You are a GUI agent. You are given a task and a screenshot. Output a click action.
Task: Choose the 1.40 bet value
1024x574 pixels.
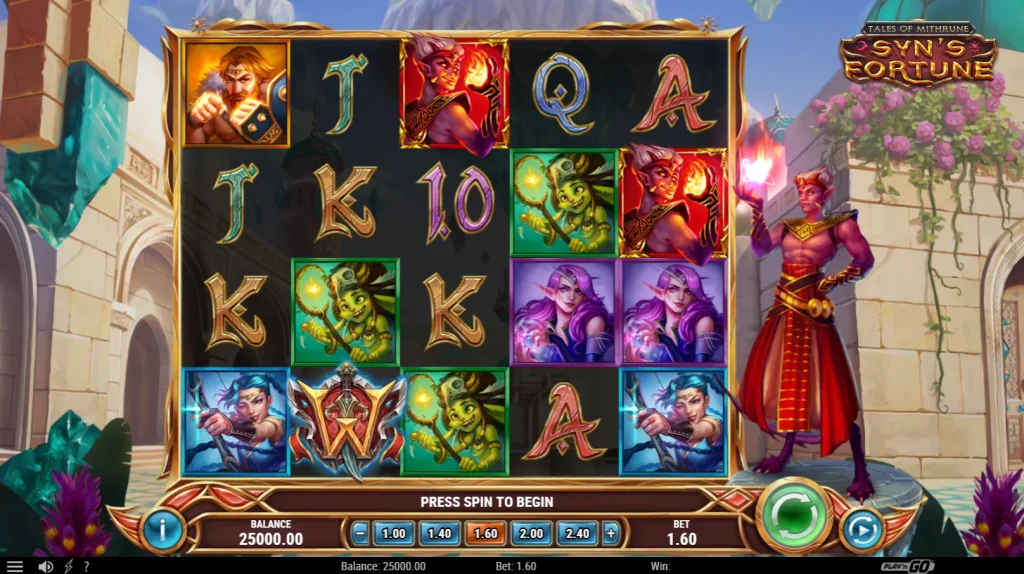click(x=439, y=533)
